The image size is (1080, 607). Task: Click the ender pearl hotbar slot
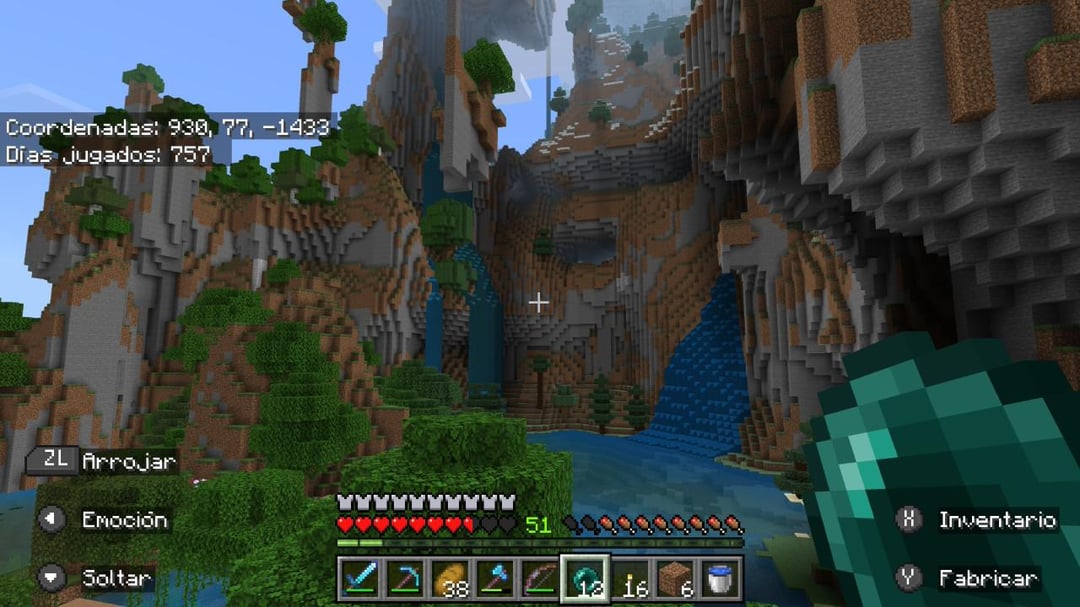[x=584, y=578]
